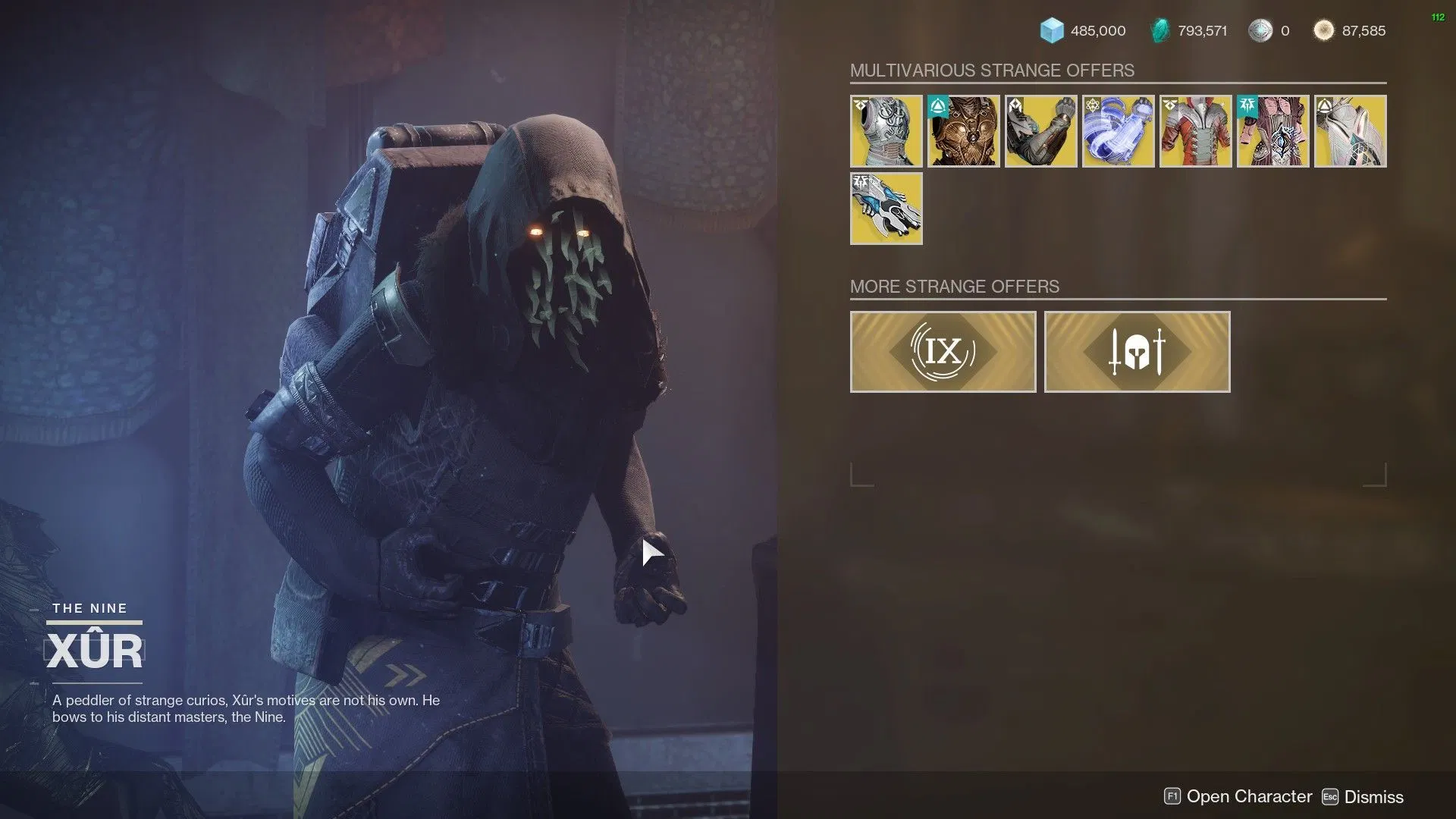
Task: Click the blue Glimmer currency icon
Action: (1053, 31)
